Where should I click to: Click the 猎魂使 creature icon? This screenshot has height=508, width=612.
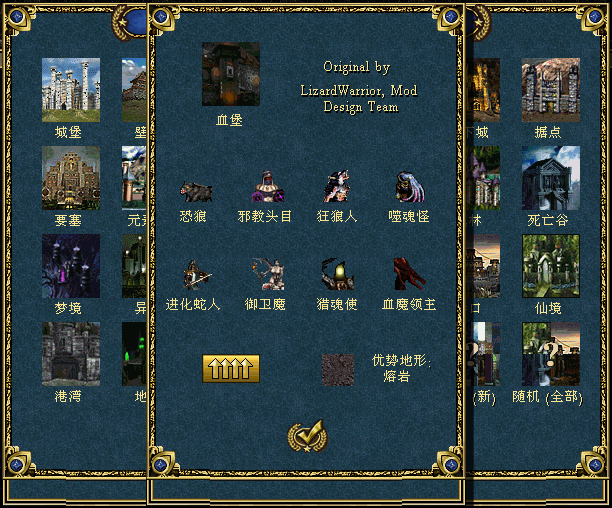337,275
